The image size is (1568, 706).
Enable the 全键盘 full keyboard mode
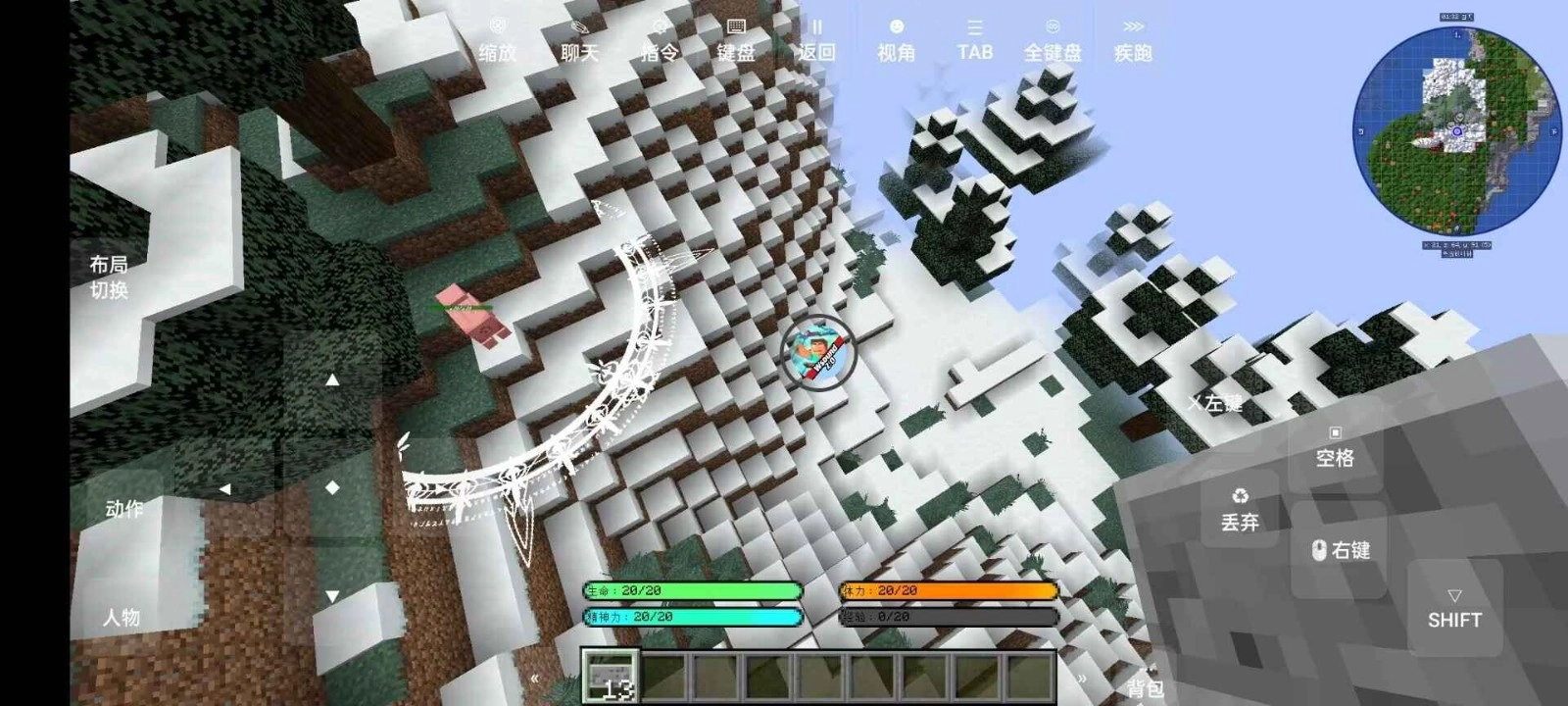pyautogui.click(x=1051, y=39)
